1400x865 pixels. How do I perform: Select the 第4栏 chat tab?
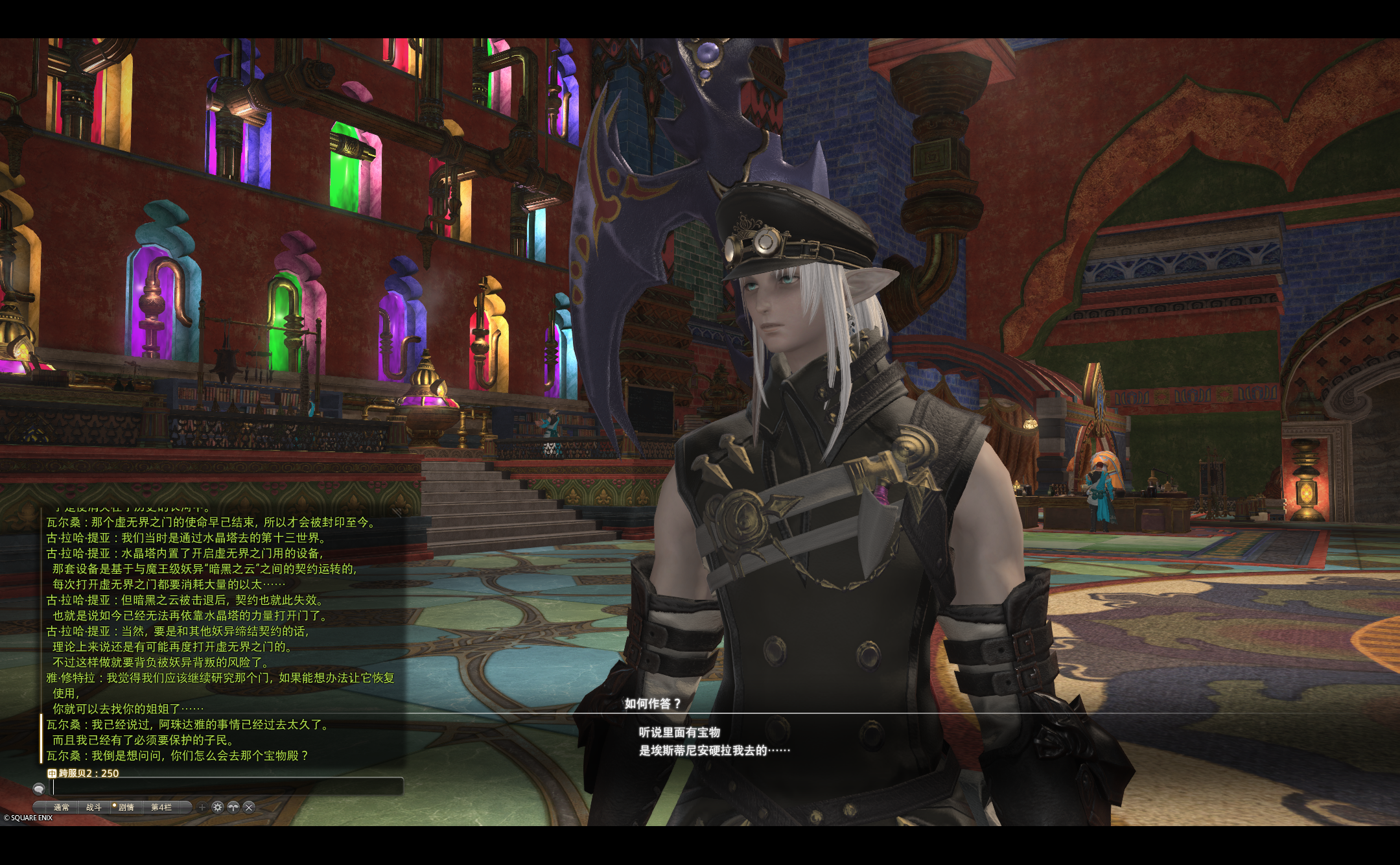point(161,807)
